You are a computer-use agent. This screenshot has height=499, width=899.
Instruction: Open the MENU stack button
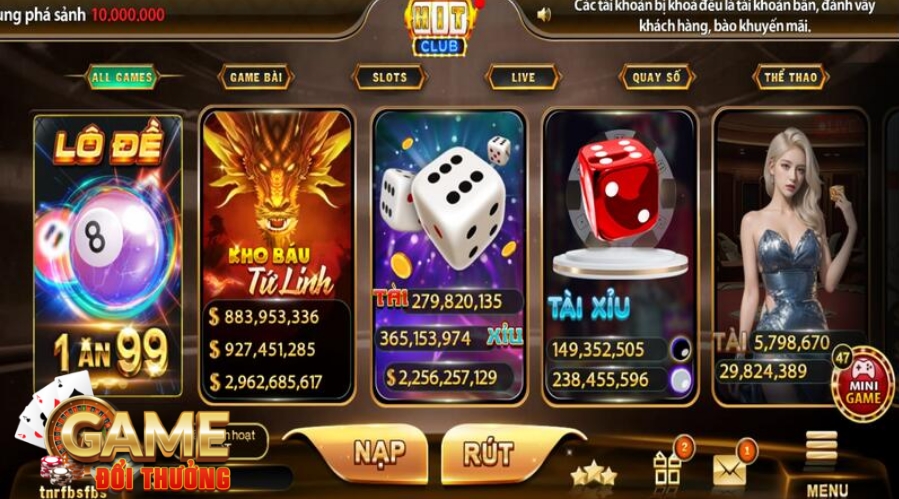pyautogui.click(x=826, y=460)
